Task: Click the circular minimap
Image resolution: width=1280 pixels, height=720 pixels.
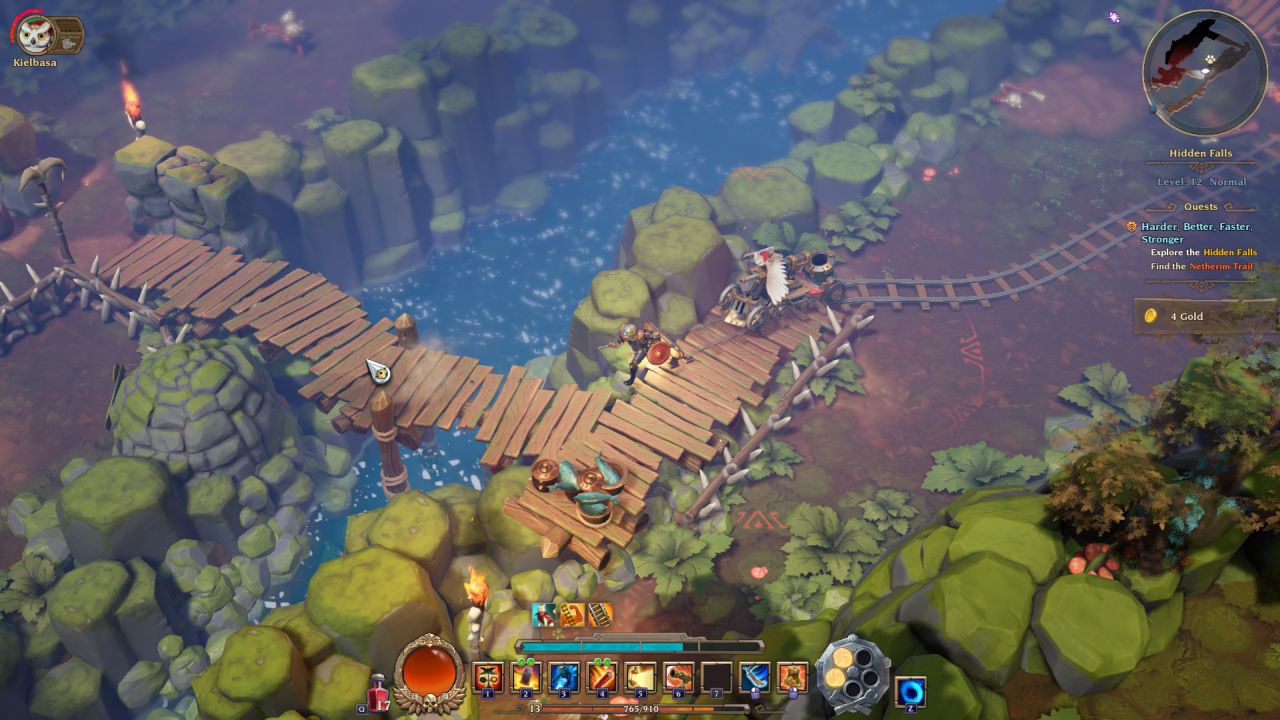Action: [x=1204, y=72]
